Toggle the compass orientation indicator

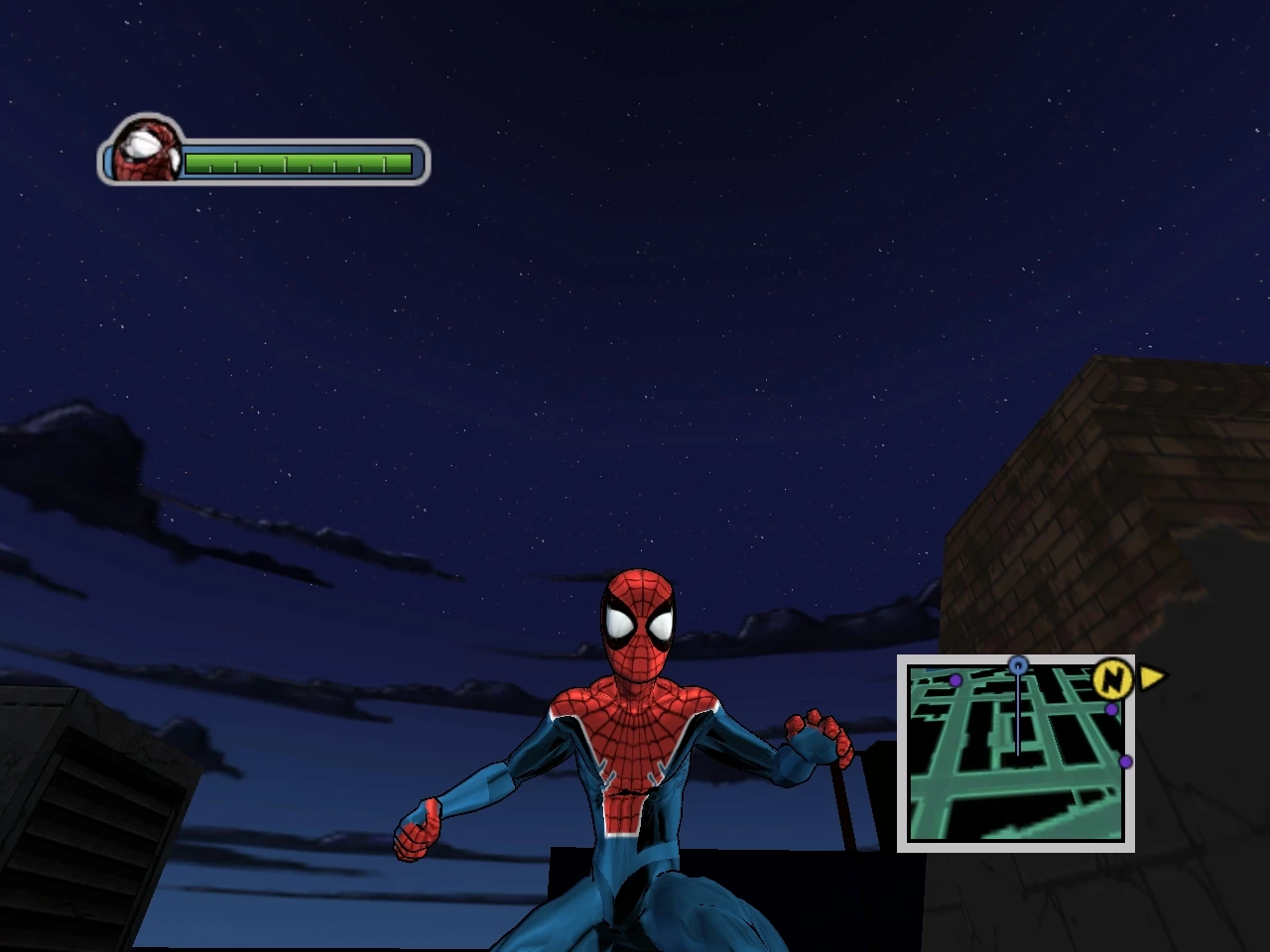click(1112, 679)
